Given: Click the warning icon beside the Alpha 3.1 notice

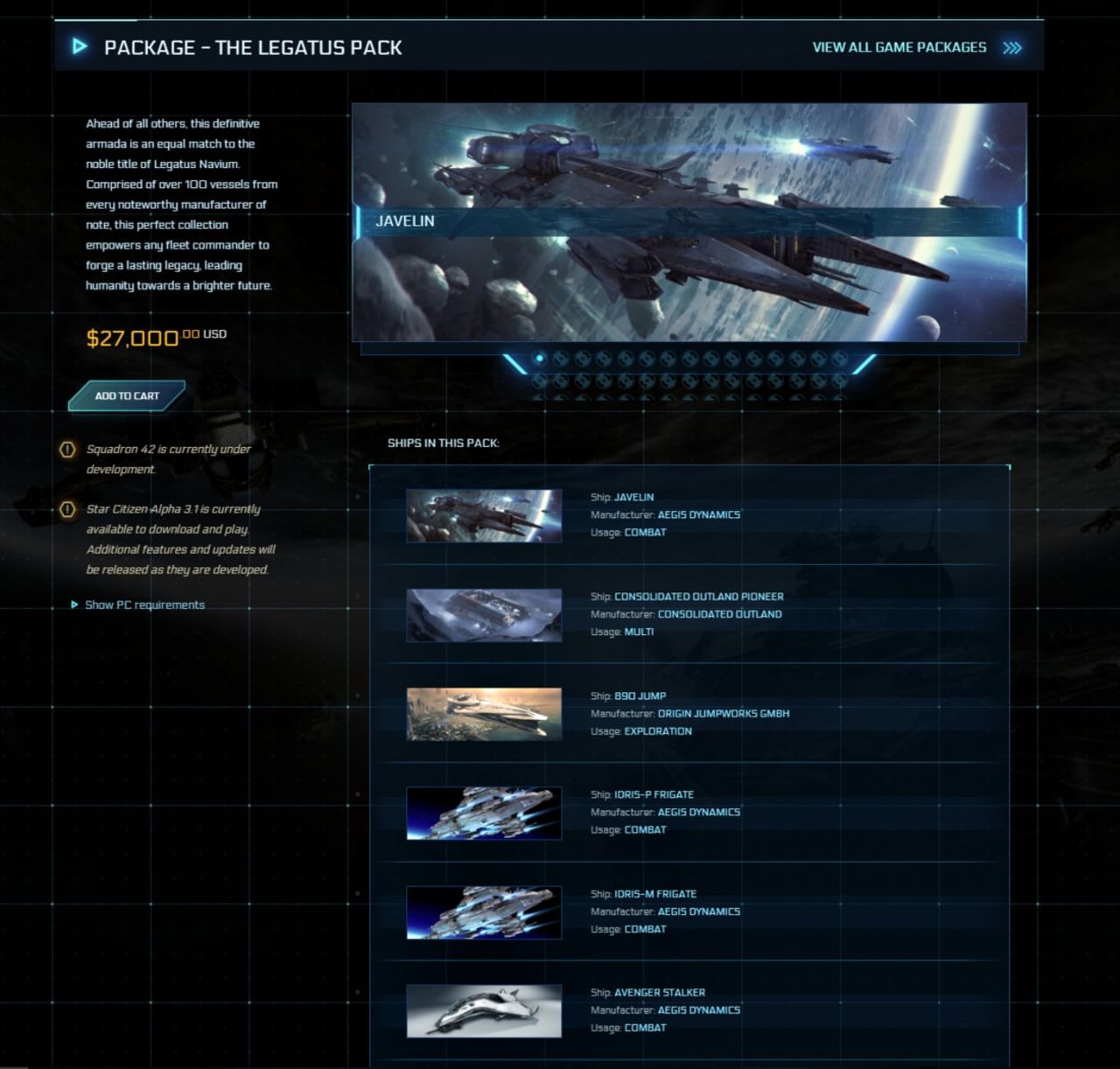Looking at the screenshot, I should point(67,508).
